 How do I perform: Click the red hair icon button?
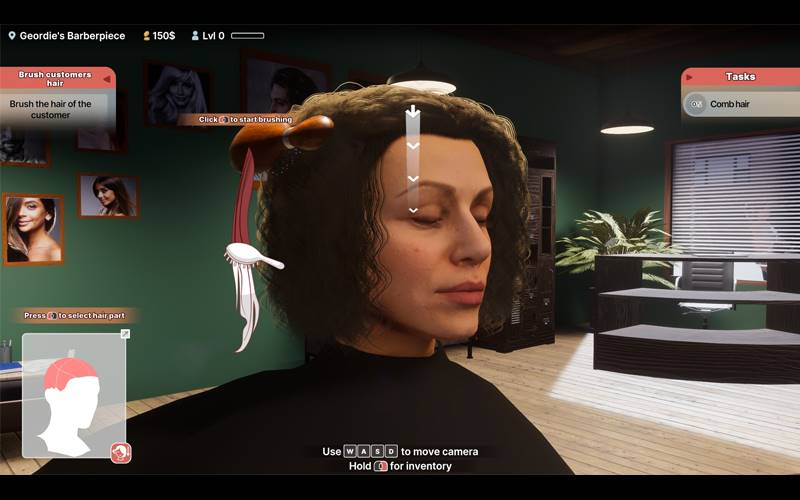click(x=121, y=453)
